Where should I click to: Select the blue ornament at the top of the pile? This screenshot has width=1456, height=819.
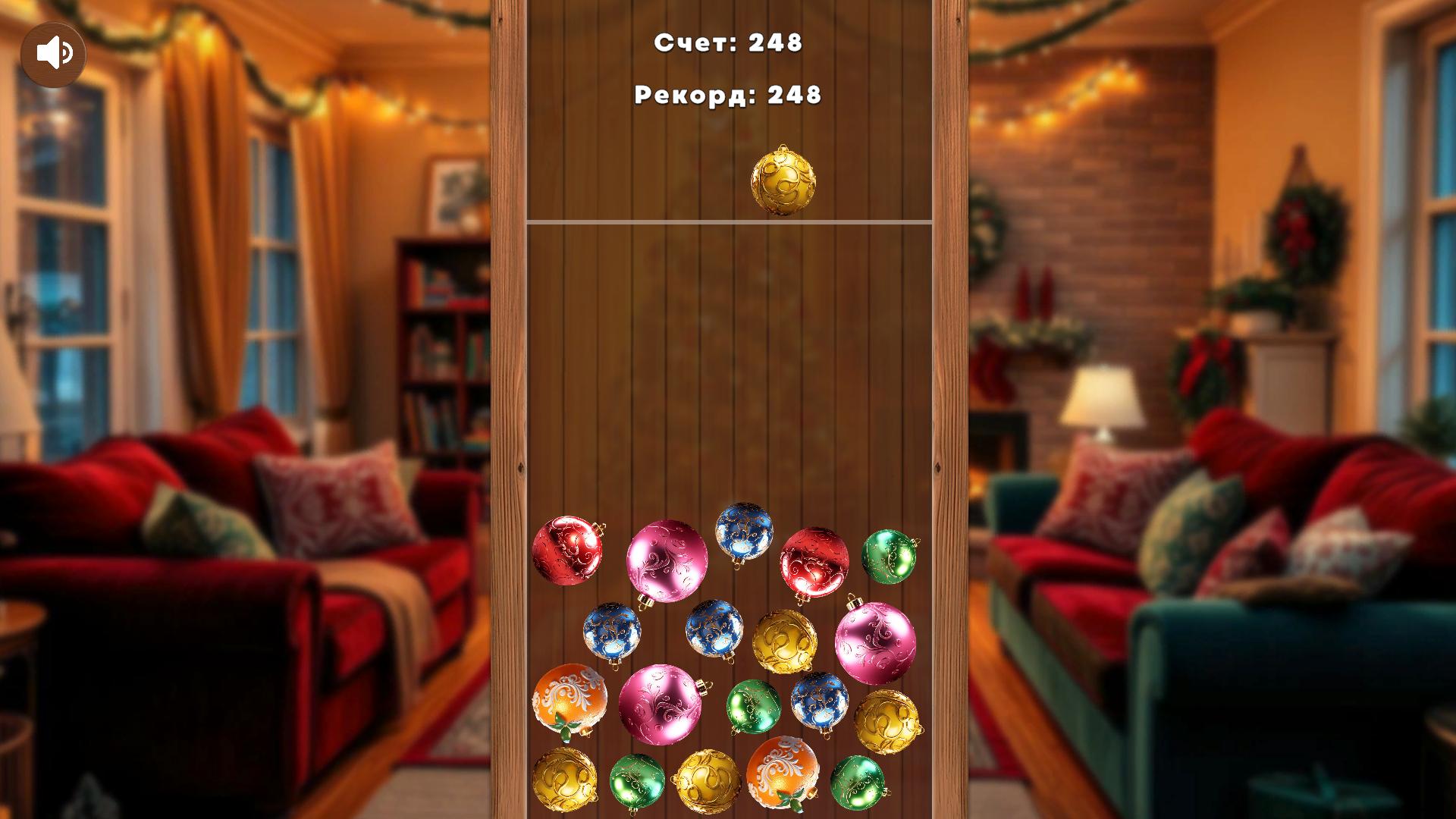coord(747,535)
